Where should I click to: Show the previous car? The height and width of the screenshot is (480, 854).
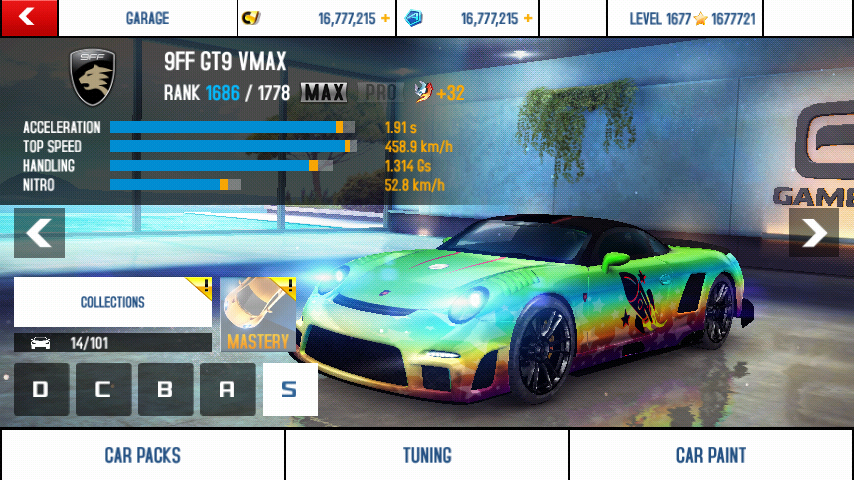pos(40,233)
